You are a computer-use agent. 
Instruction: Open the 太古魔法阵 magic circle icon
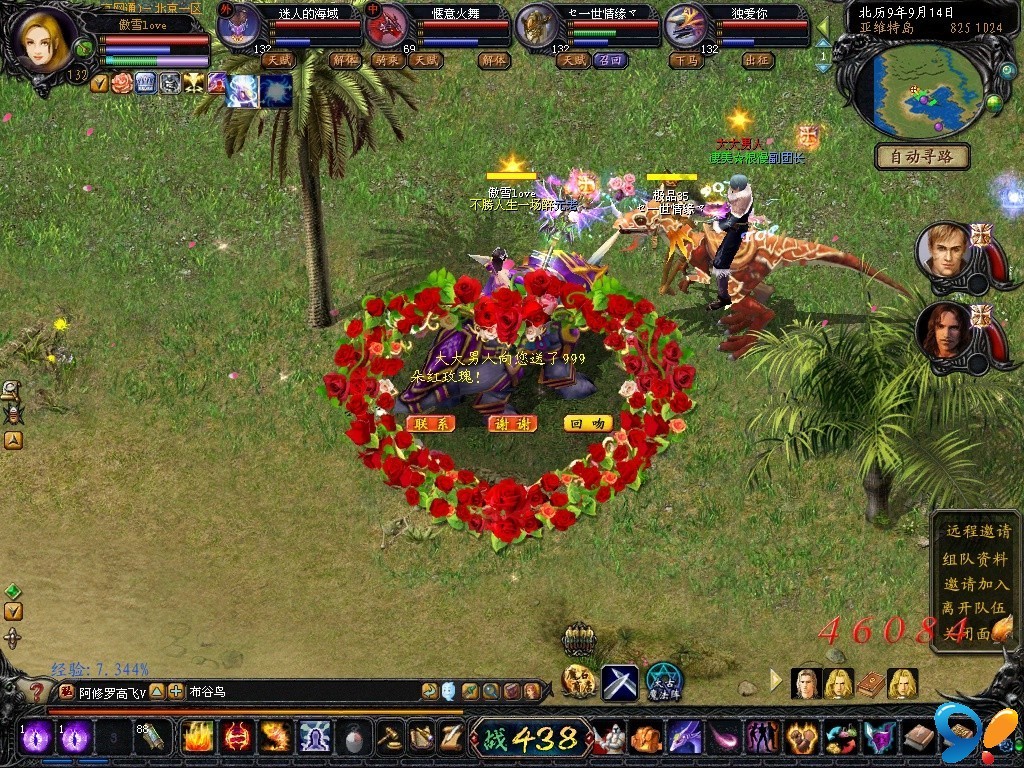664,683
